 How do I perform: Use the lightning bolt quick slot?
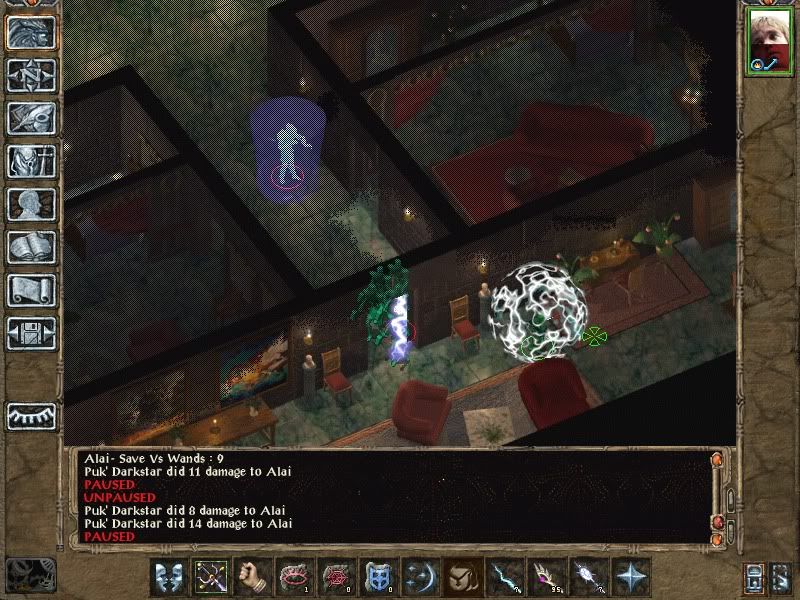[504, 576]
